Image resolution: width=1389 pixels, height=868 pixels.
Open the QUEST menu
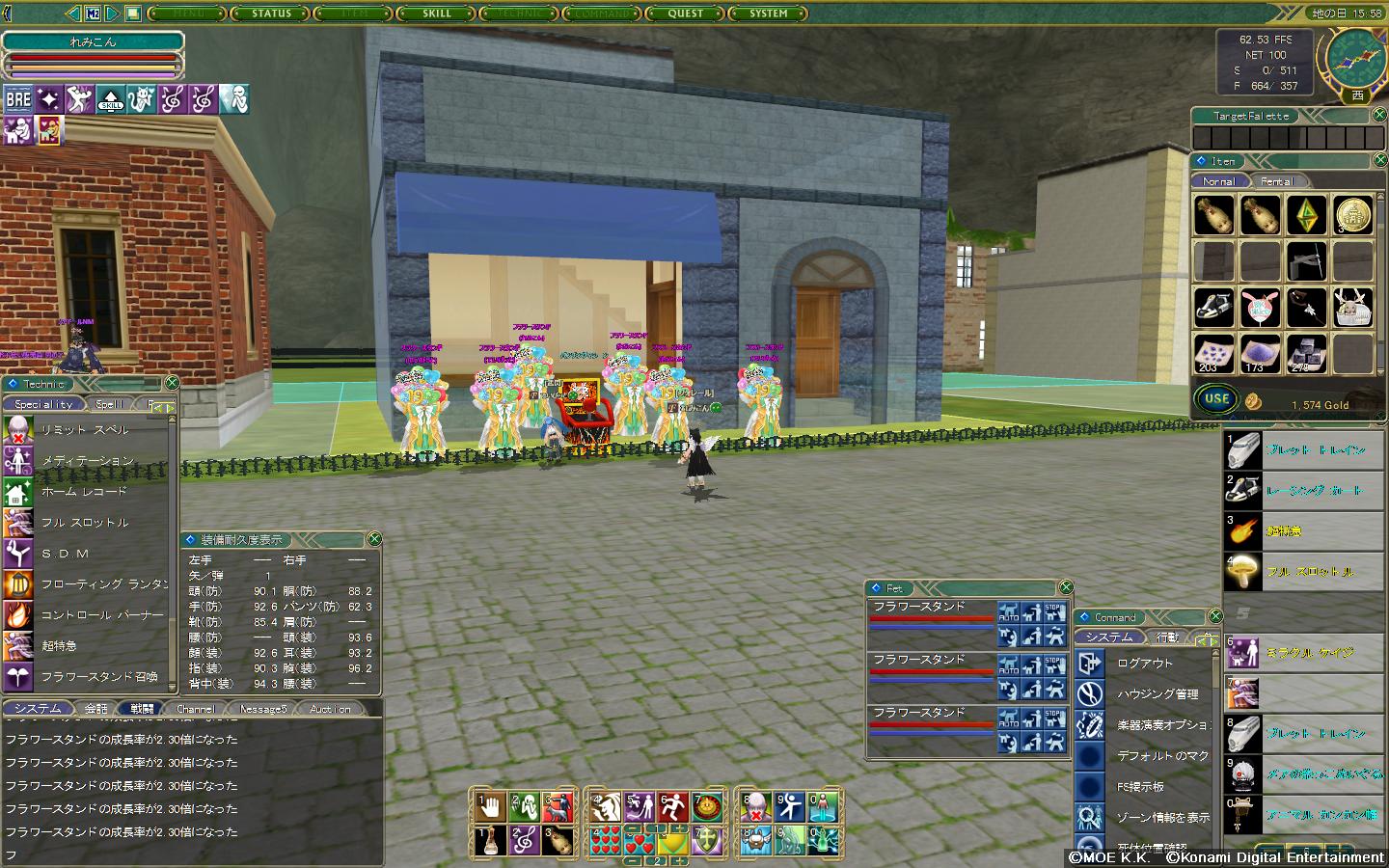coord(686,14)
